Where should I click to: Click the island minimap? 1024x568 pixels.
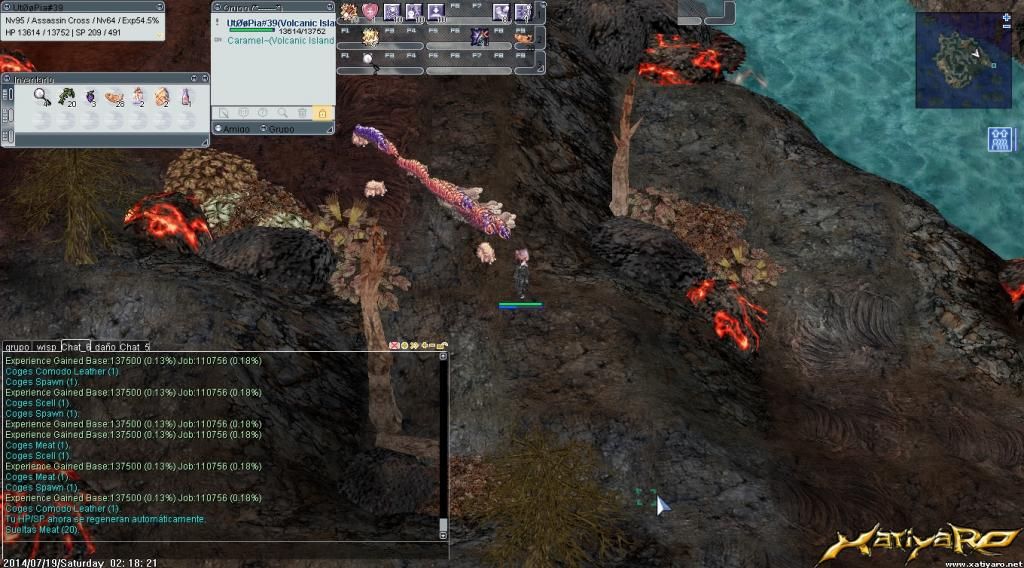click(962, 58)
